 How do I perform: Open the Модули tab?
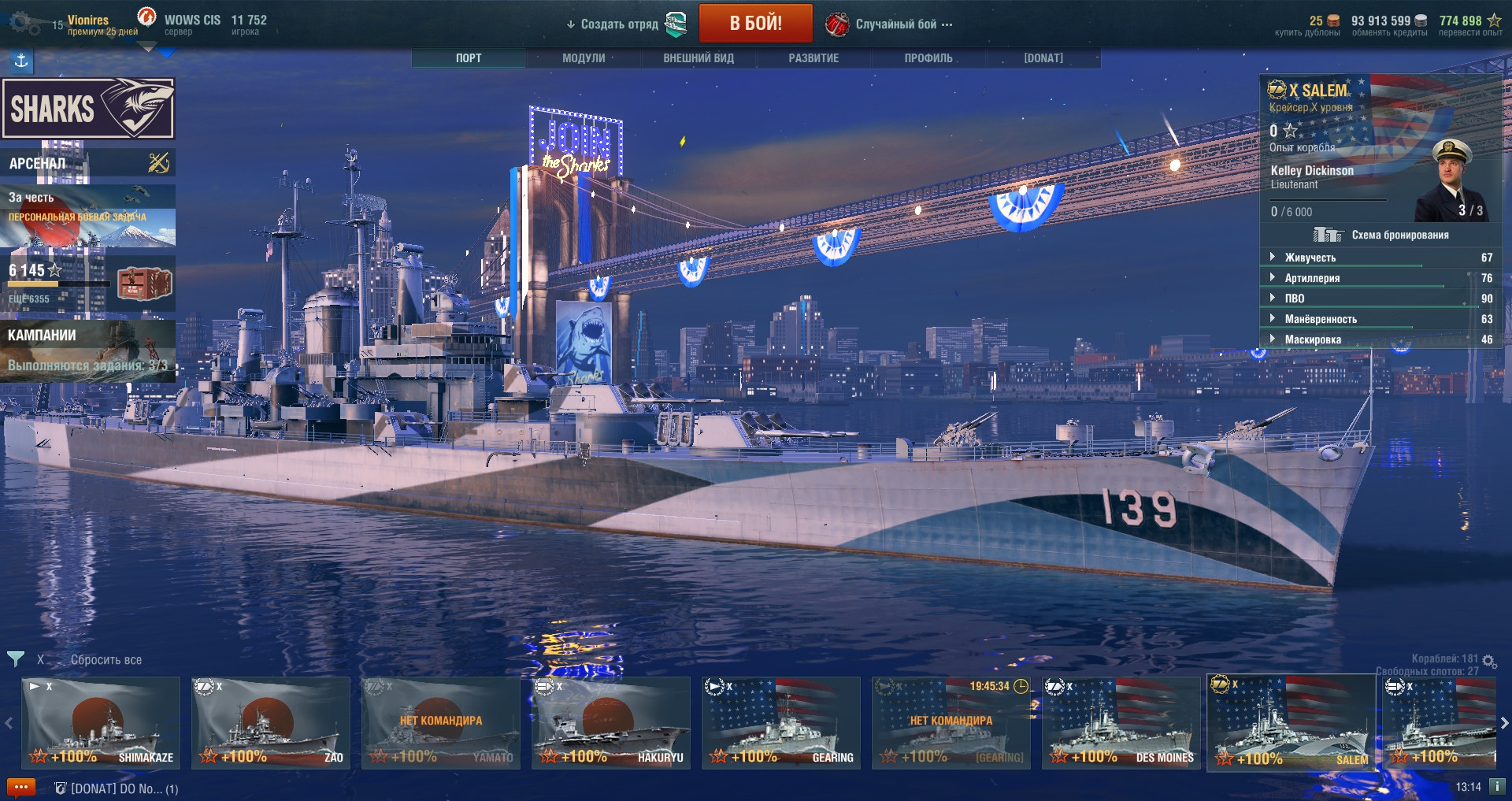(584, 58)
